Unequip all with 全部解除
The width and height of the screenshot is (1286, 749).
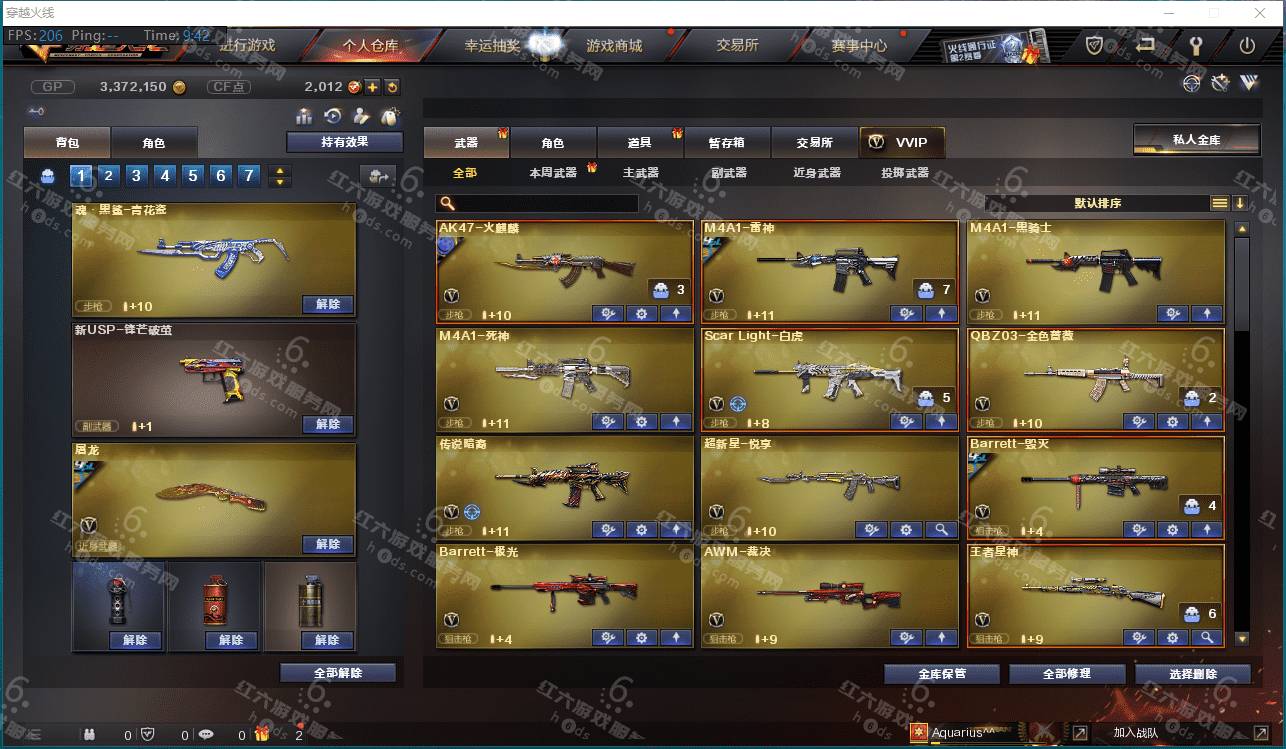pyautogui.click(x=337, y=673)
